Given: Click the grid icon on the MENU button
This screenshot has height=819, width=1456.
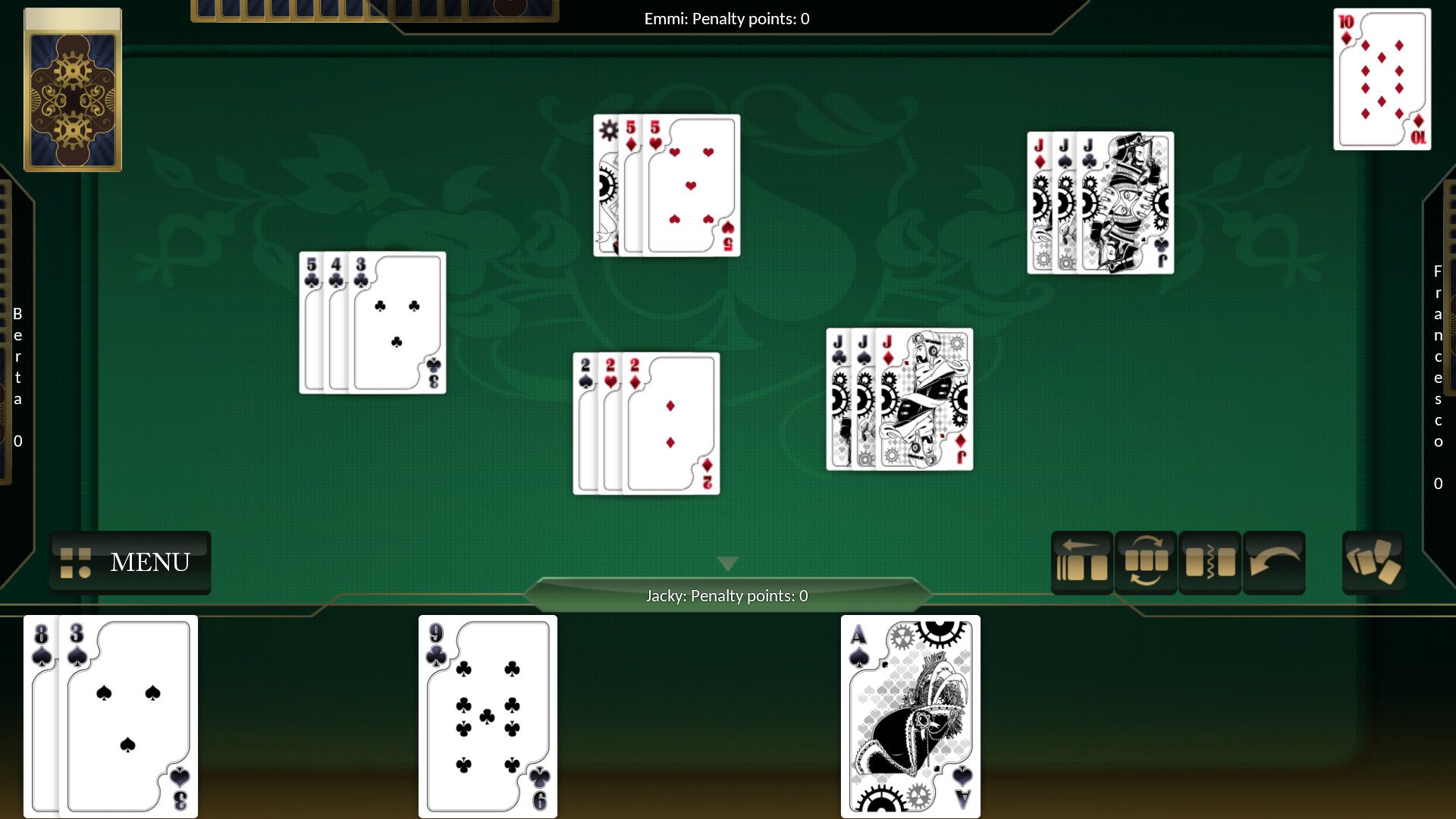Looking at the screenshot, I should [x=75, y=563].
